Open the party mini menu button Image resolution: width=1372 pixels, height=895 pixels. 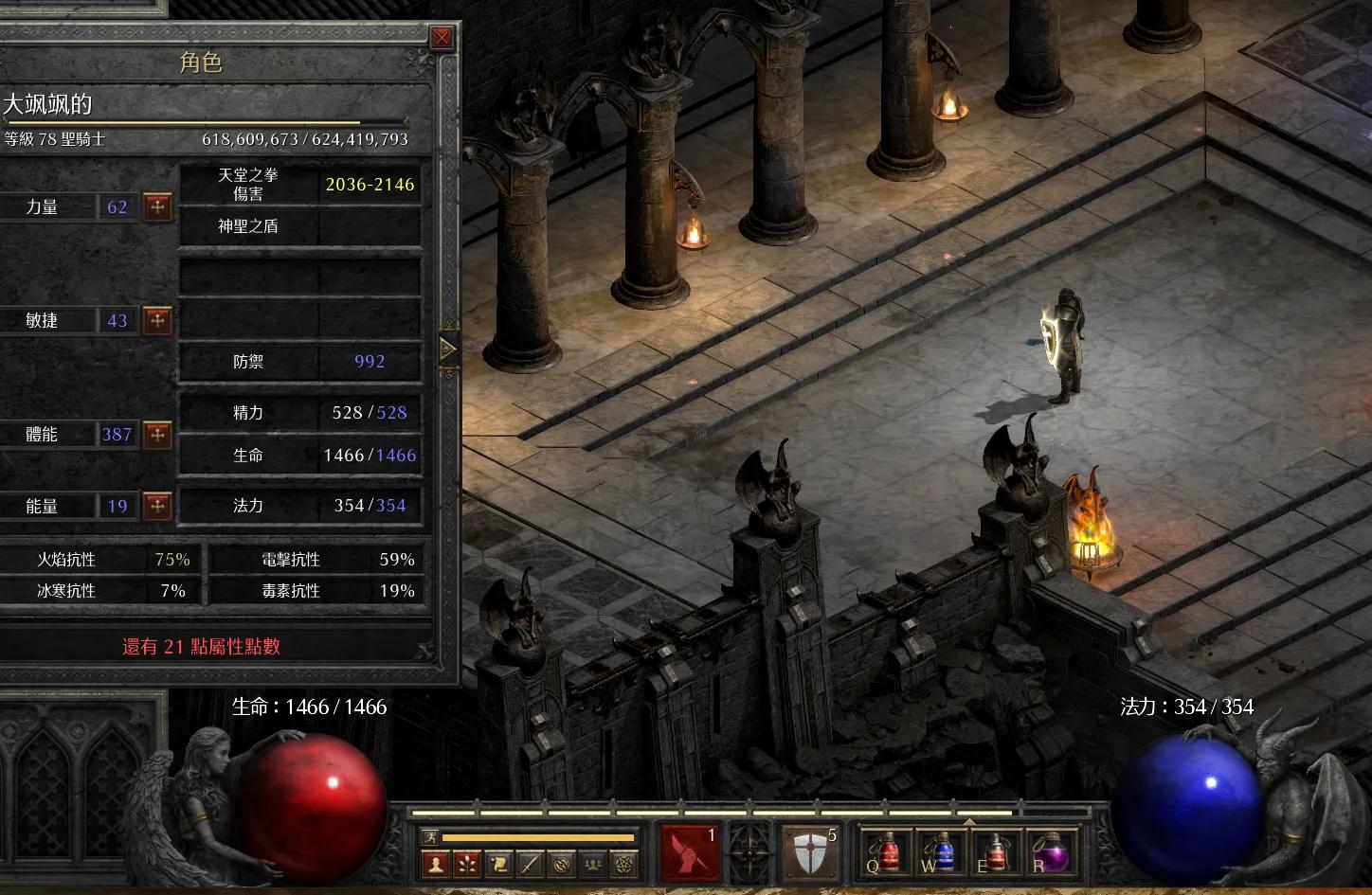[x=592, y=864]
